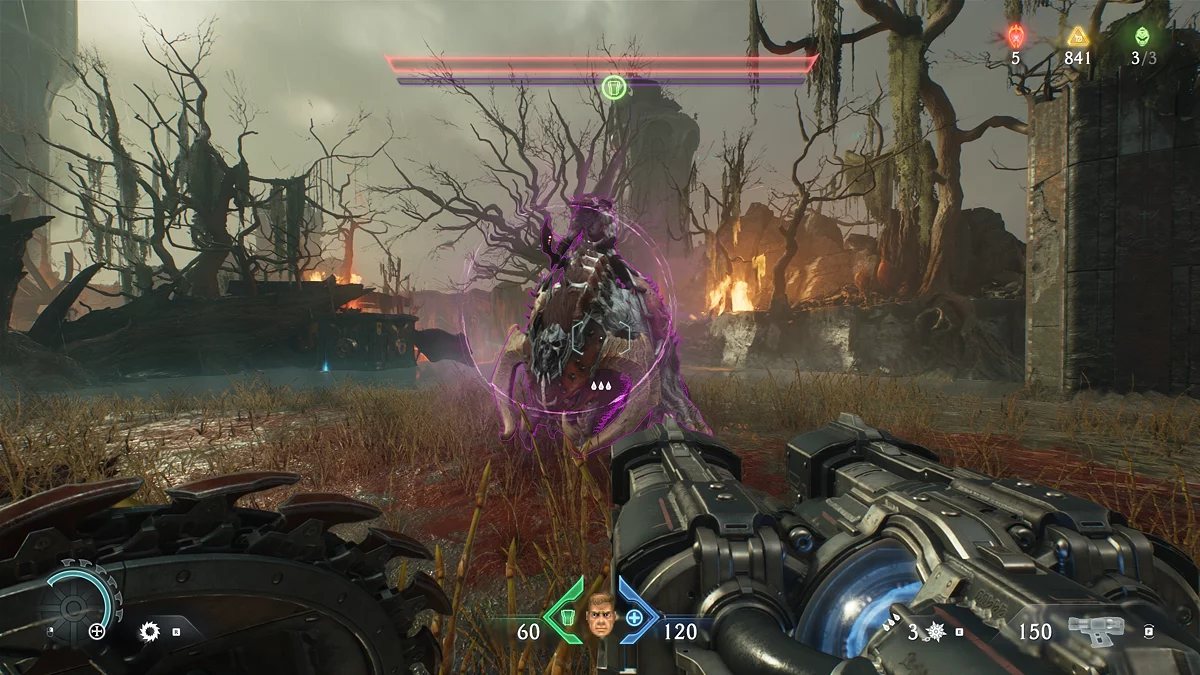
Task: Click the green armor icon on boss bar
Action: click(x=615, y=89)
